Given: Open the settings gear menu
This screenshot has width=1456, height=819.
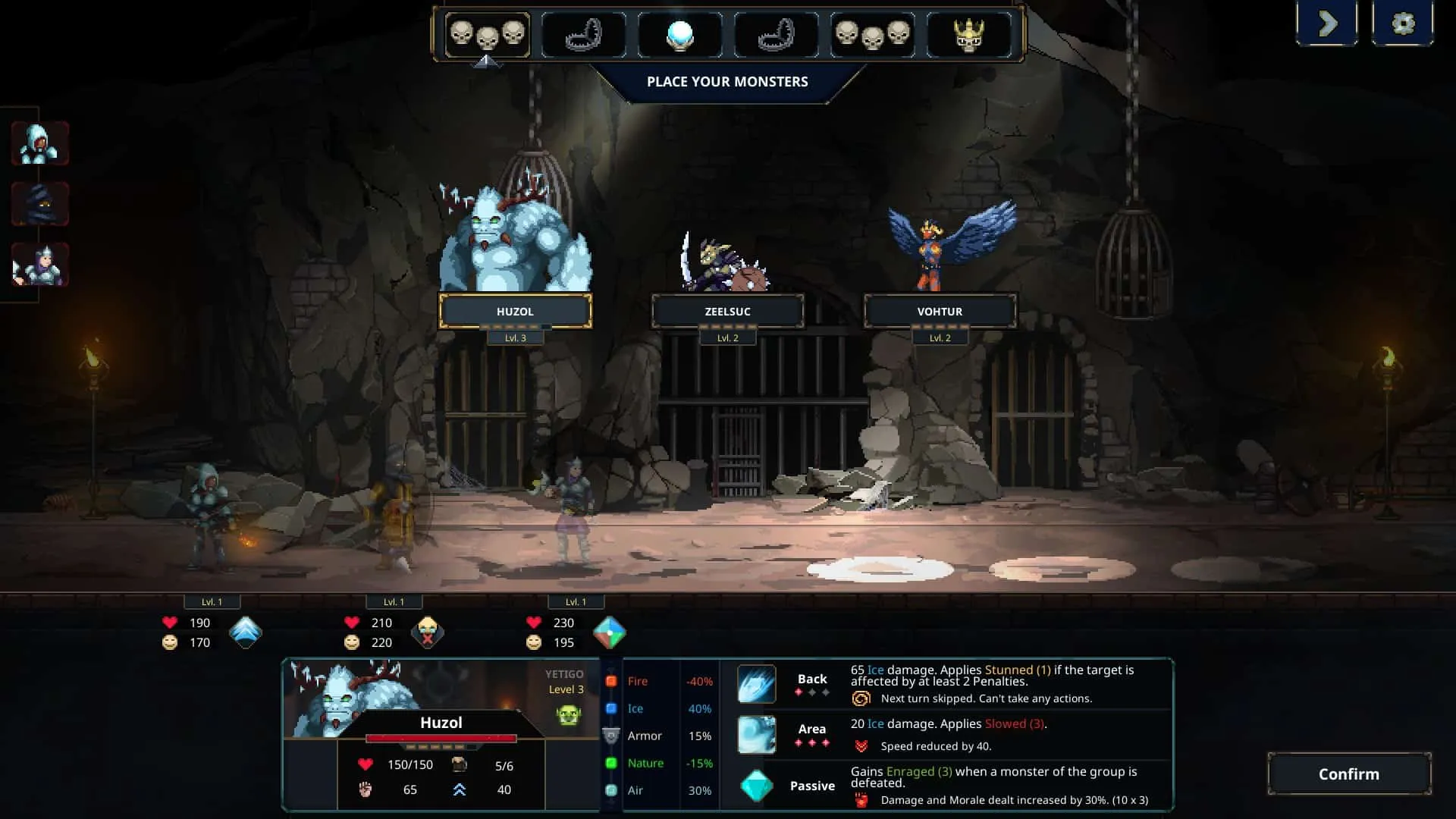Looking at the screenshot, I should point(1404,23).
